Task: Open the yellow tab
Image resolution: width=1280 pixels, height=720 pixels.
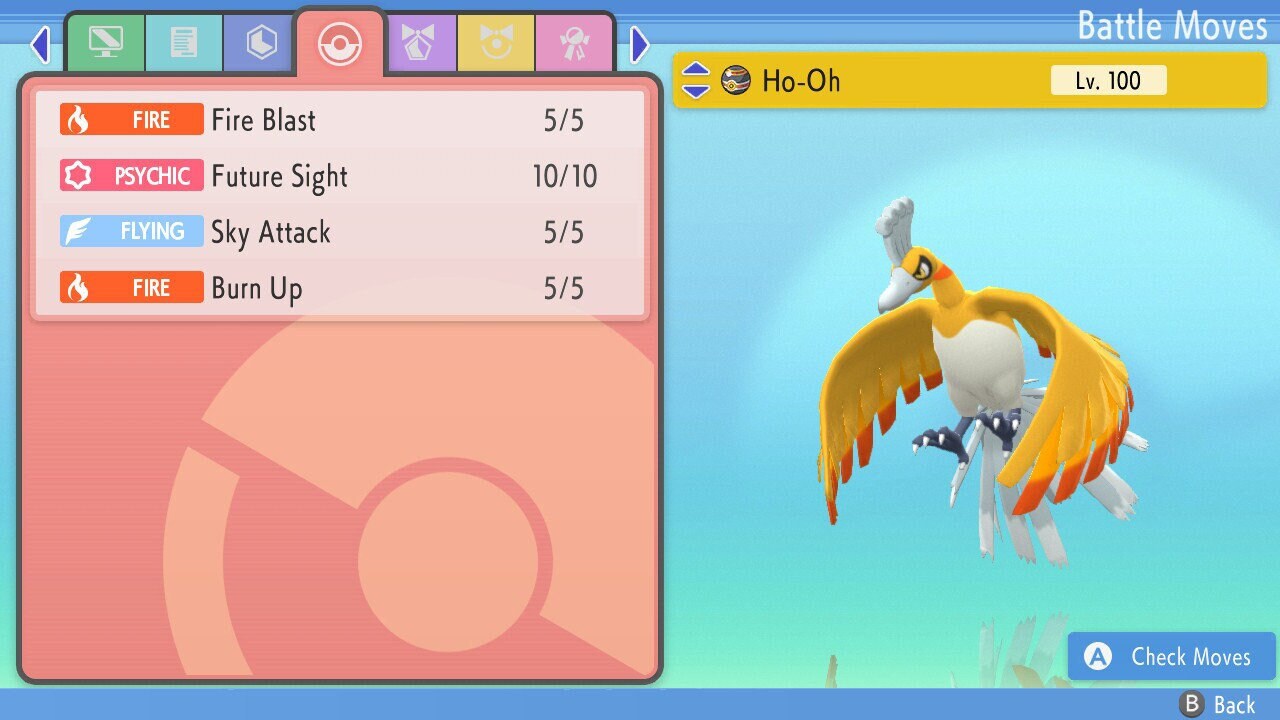Action: [x=496, y=43]
